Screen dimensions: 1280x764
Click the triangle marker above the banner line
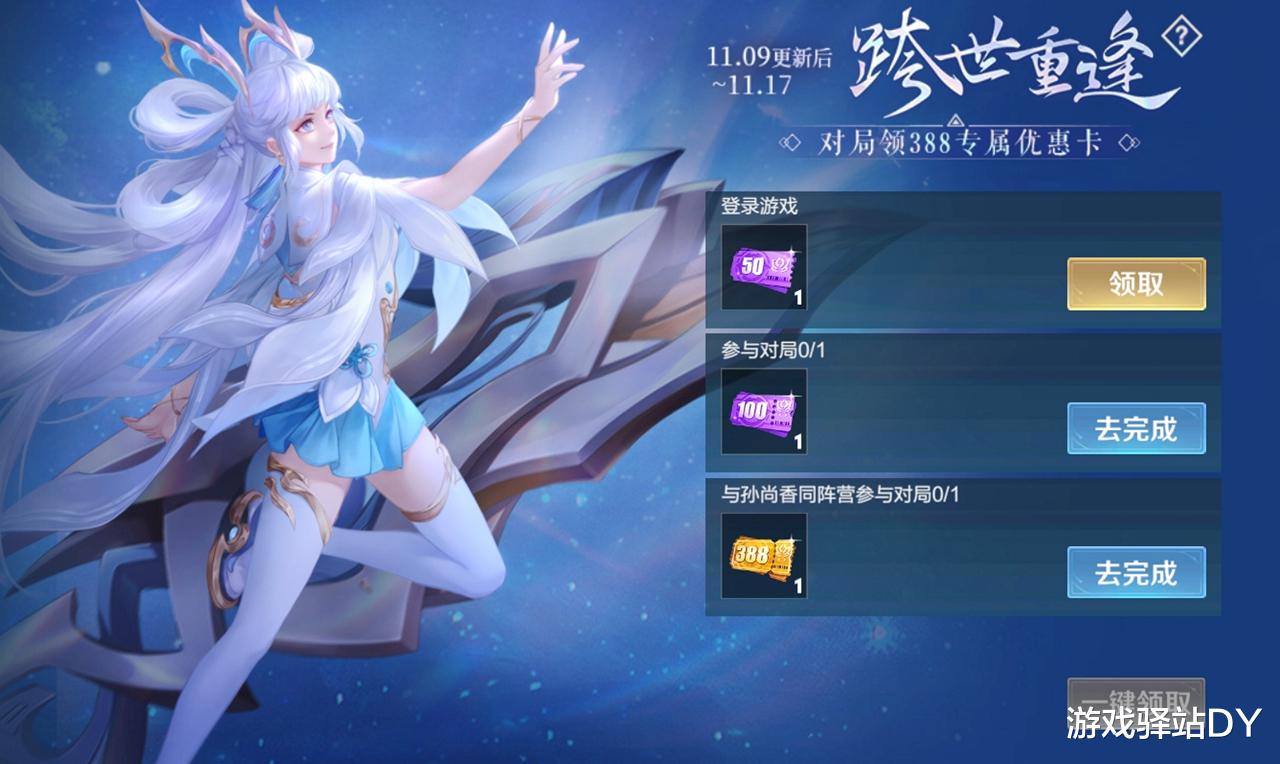coord(956,120)
